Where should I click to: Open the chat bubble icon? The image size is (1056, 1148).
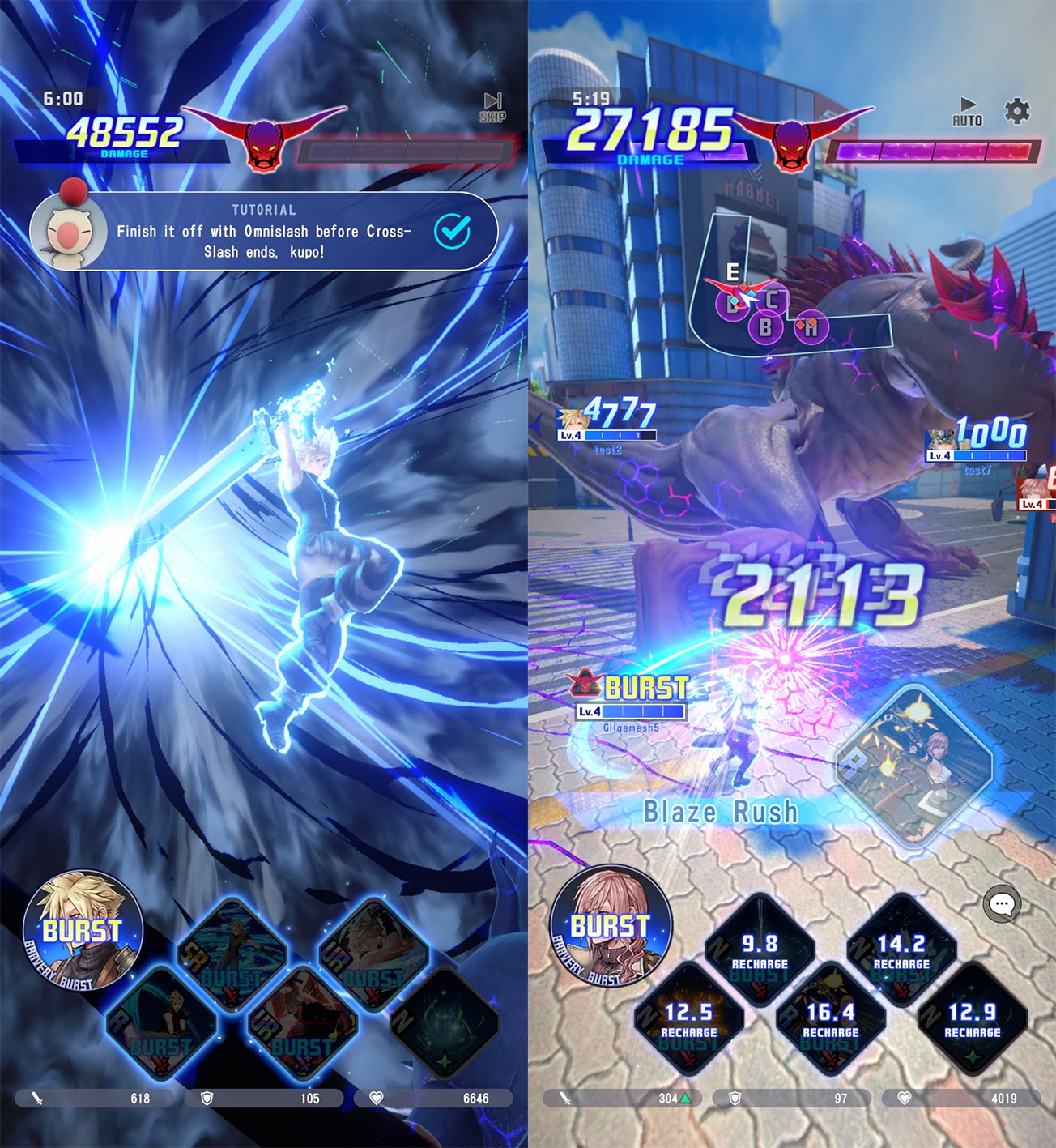point(1004,902)
